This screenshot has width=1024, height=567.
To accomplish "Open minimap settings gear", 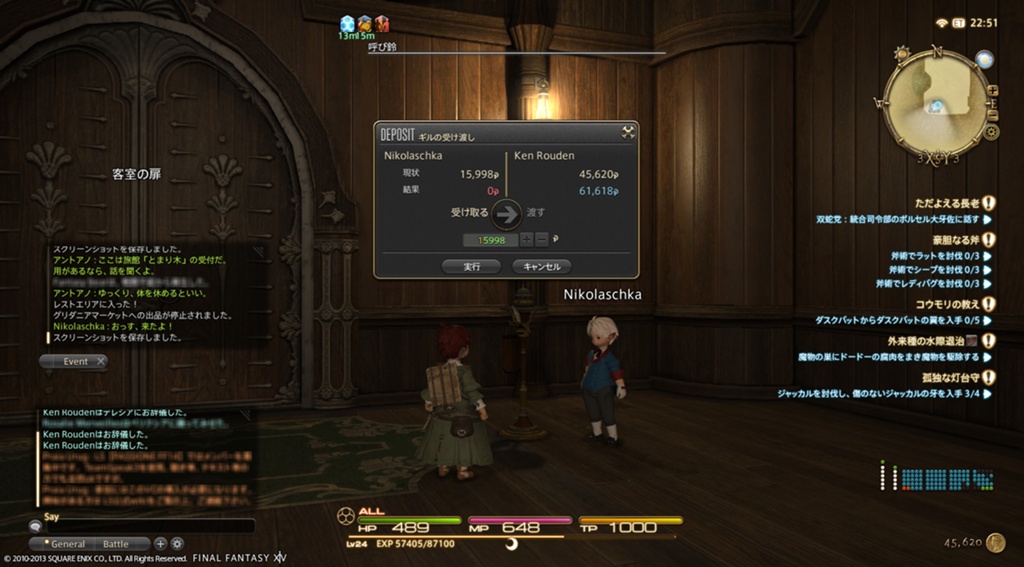I will (x=992, y=131).
